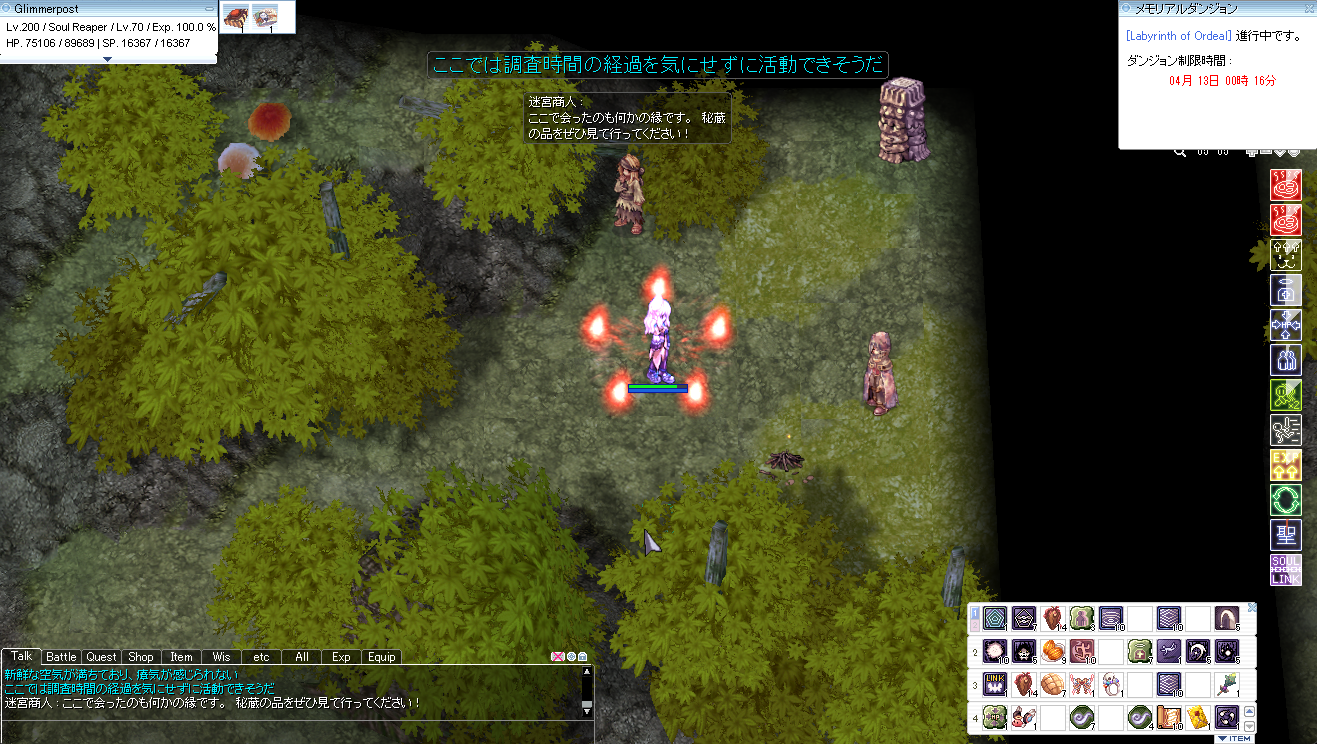
Task: Collapse the Glimmerpost character info window
Action: 208,8
